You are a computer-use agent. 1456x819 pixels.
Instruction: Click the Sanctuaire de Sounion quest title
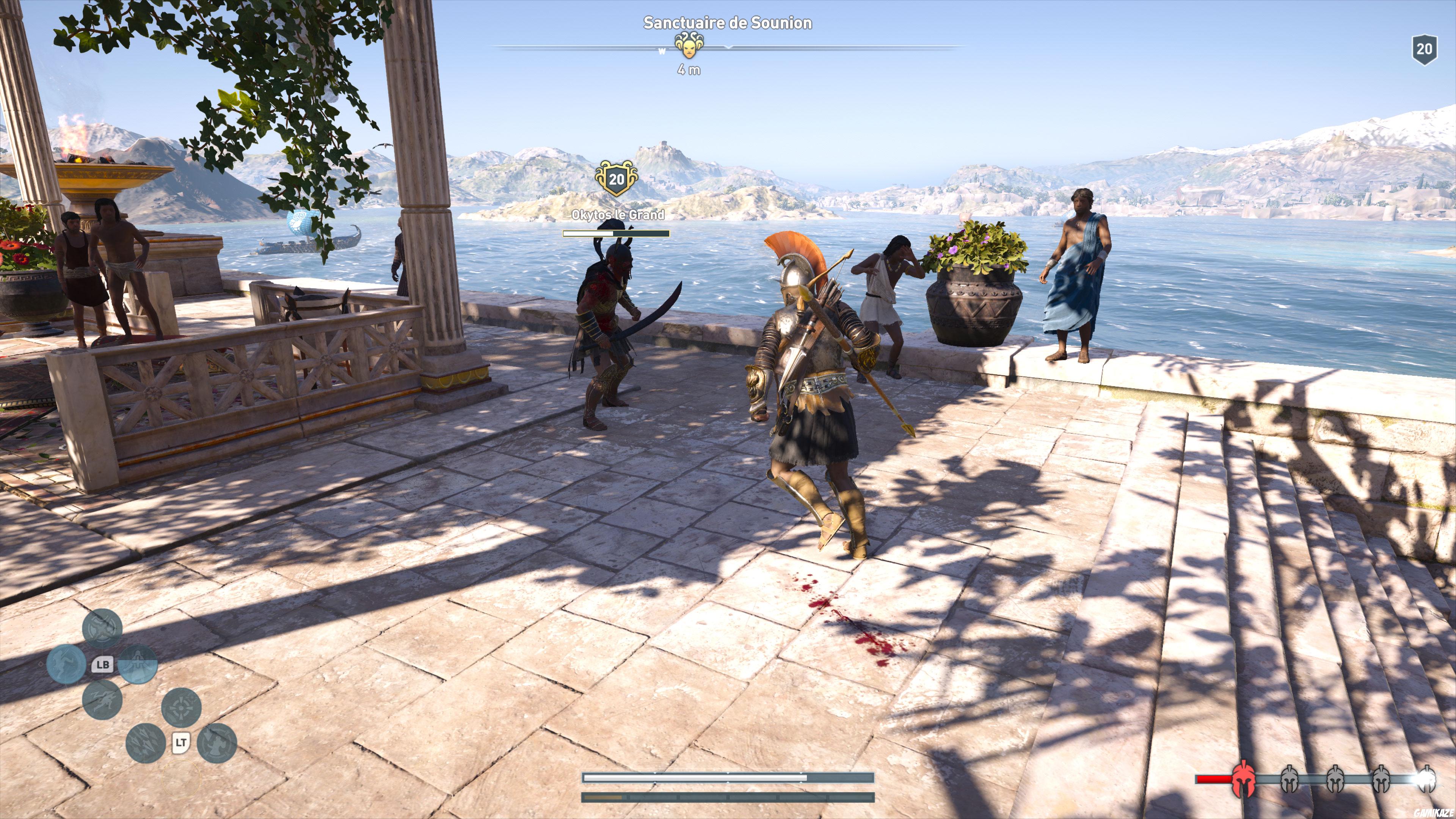click(728, 23)
